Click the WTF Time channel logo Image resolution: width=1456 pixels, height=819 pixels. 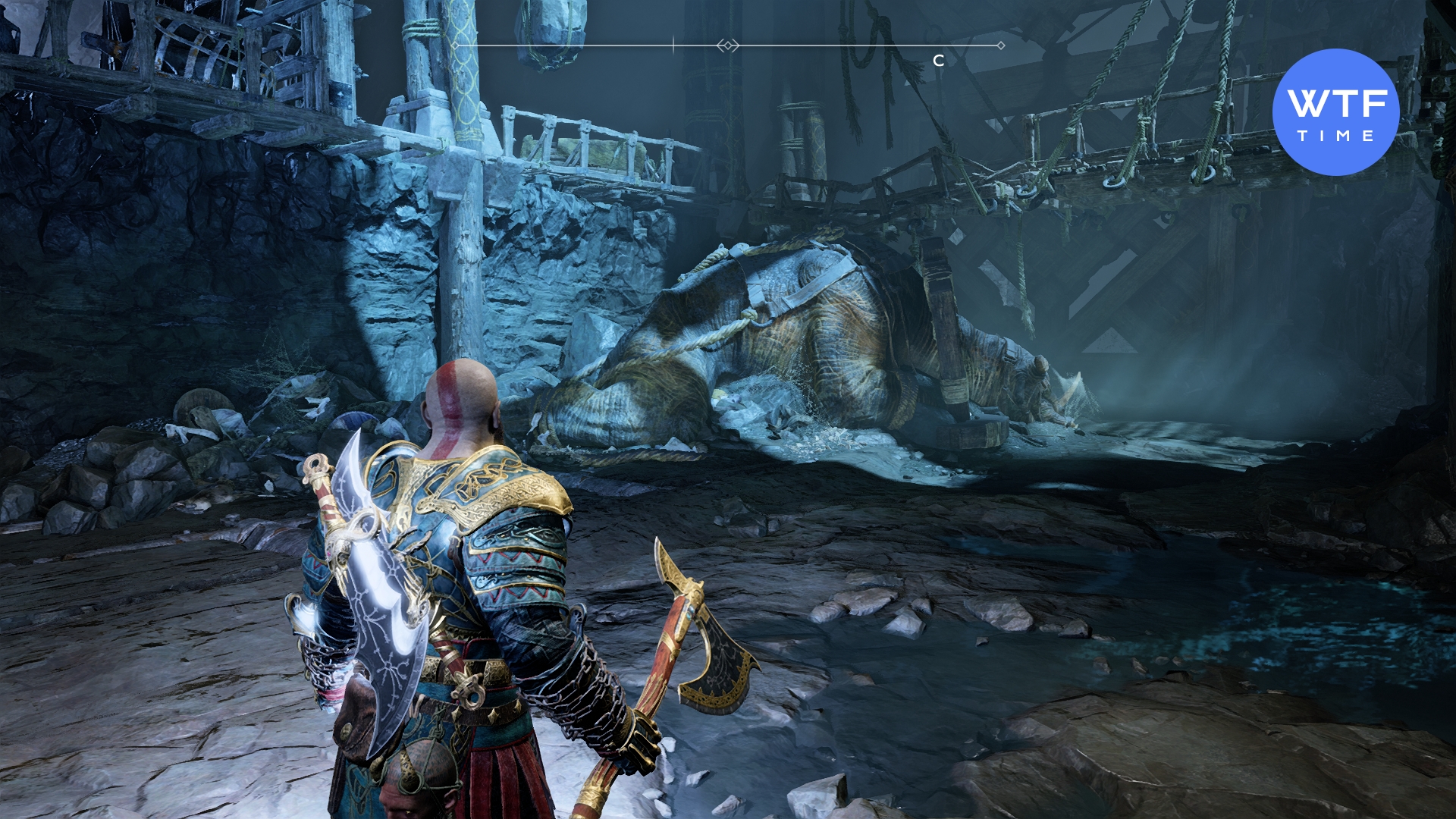[x=1335, y=112]
